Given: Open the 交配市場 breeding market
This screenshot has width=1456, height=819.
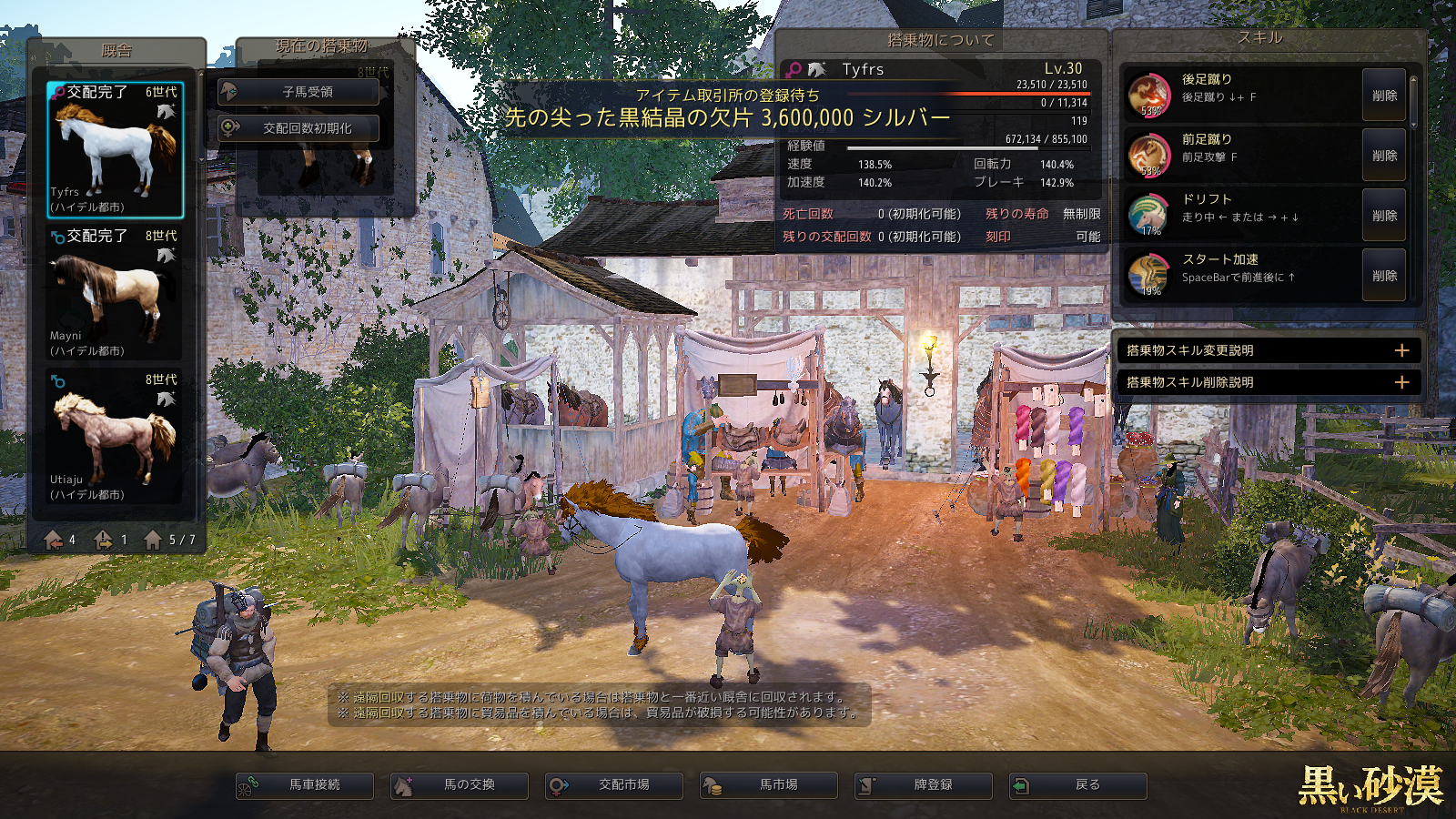Looking at the screenshot, I should pyautogui.click(x=614, y=785).
